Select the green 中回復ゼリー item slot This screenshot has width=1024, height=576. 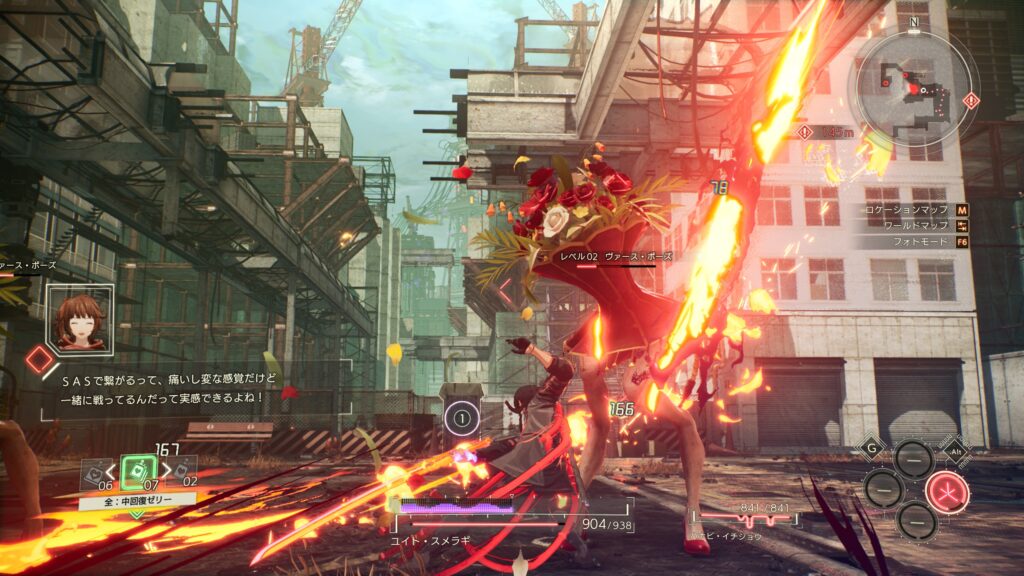139,472
